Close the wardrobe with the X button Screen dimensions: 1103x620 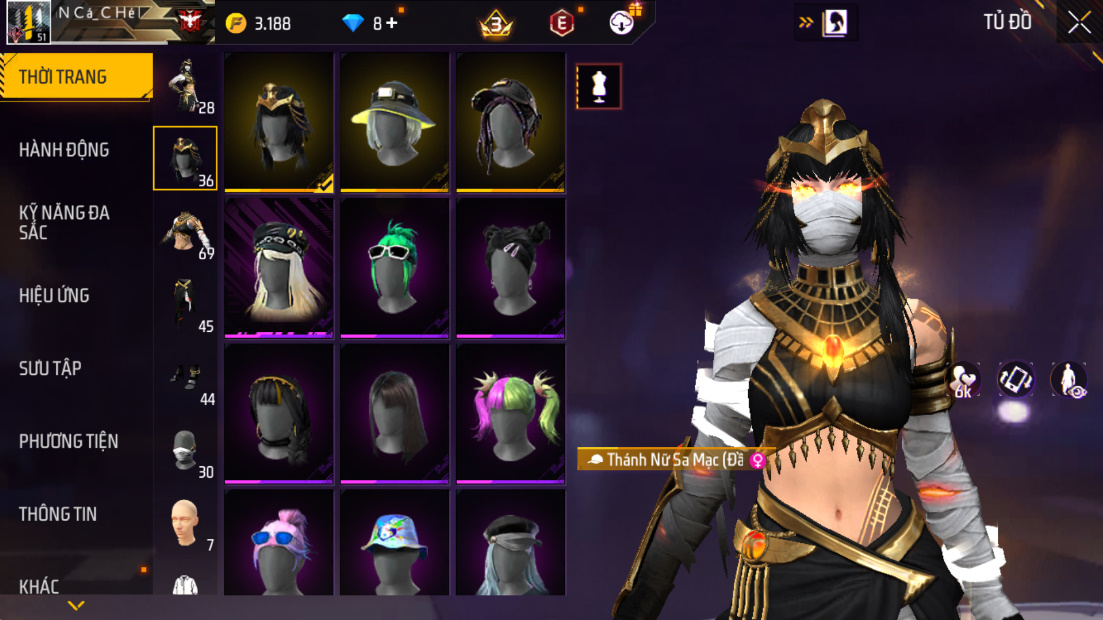point(1079,23)
